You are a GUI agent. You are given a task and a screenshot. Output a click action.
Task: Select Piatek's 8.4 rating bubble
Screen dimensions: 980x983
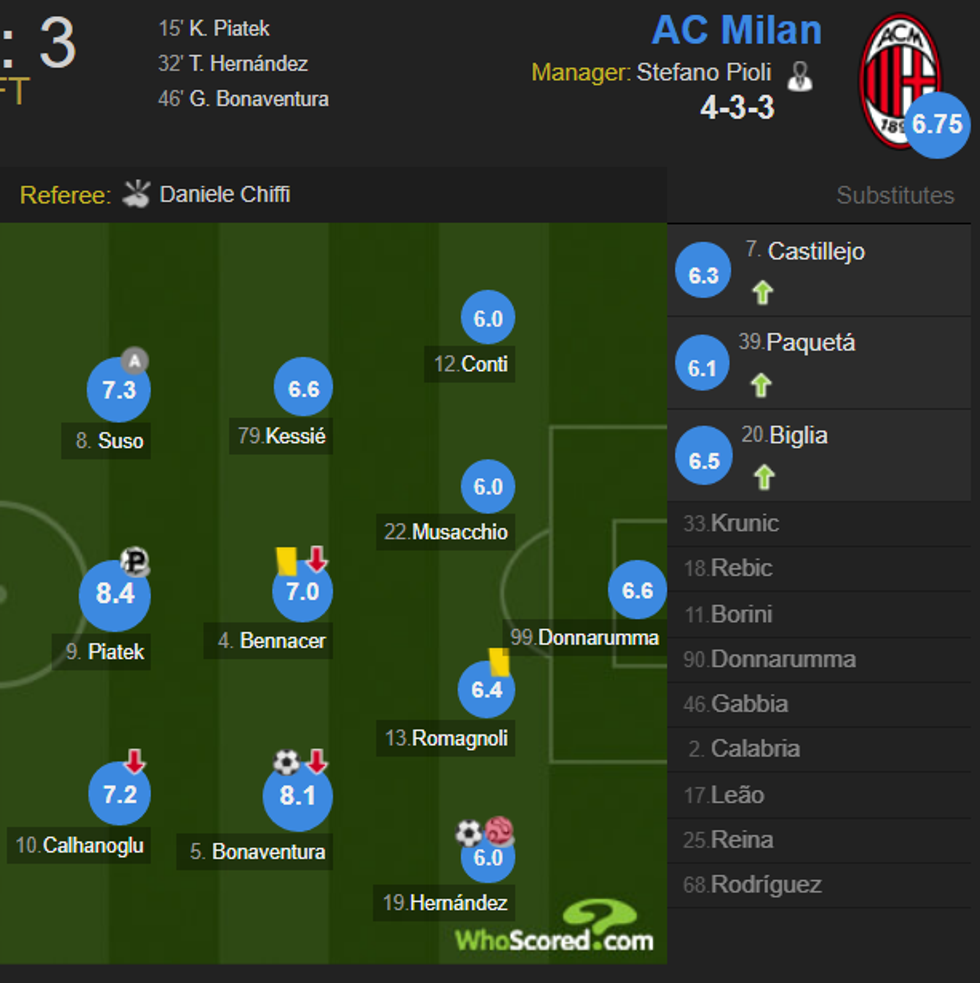[x=115, y=594]
